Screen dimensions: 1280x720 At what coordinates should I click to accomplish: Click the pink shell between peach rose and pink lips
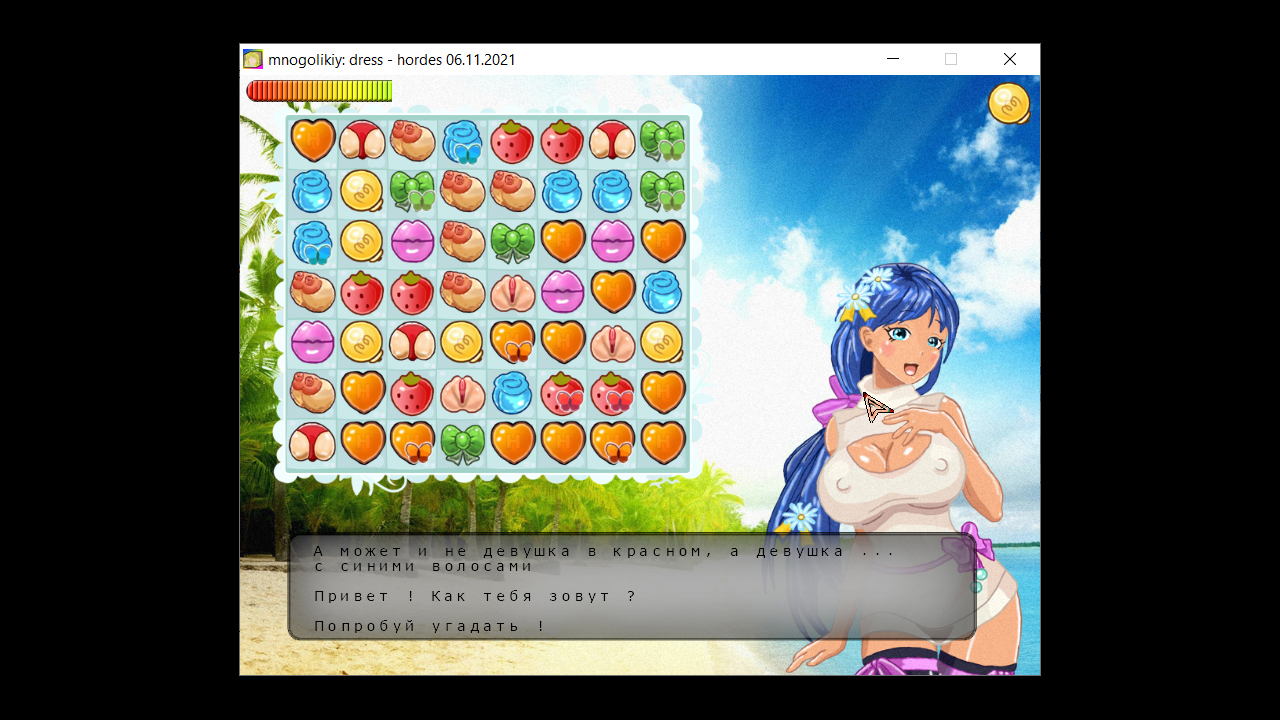[513, 292]
